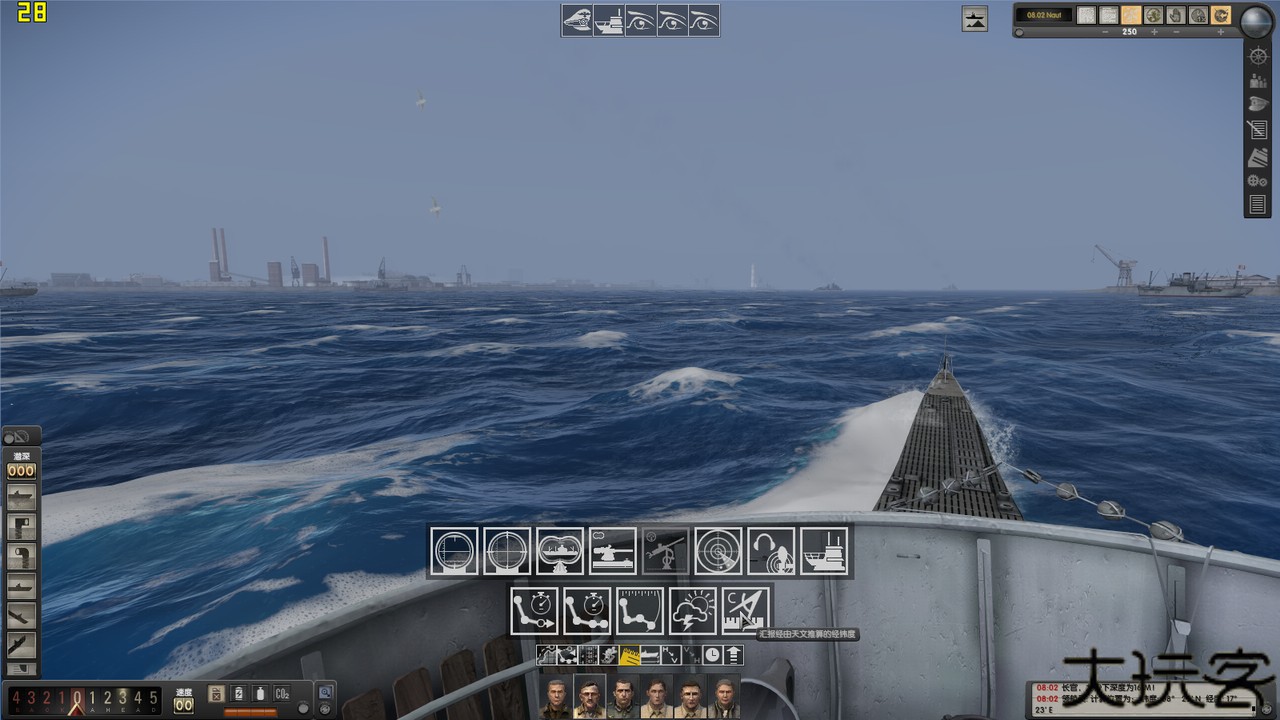This screenshot has height=720, width=1280.
Task: Set engine telegraph to ahead 3
Action: [123, 697]
